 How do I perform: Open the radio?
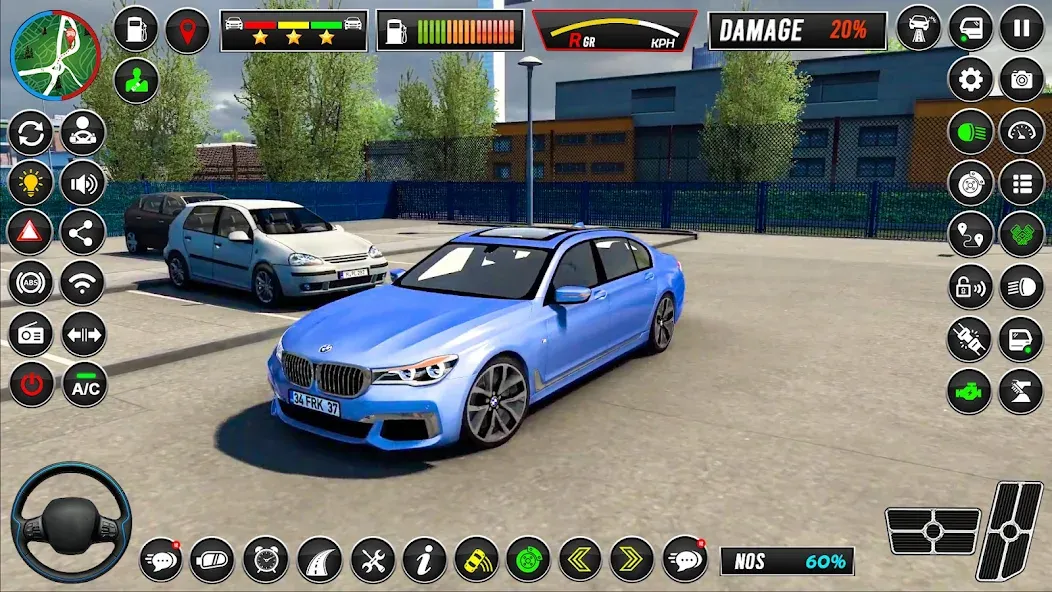pos(30,334)
